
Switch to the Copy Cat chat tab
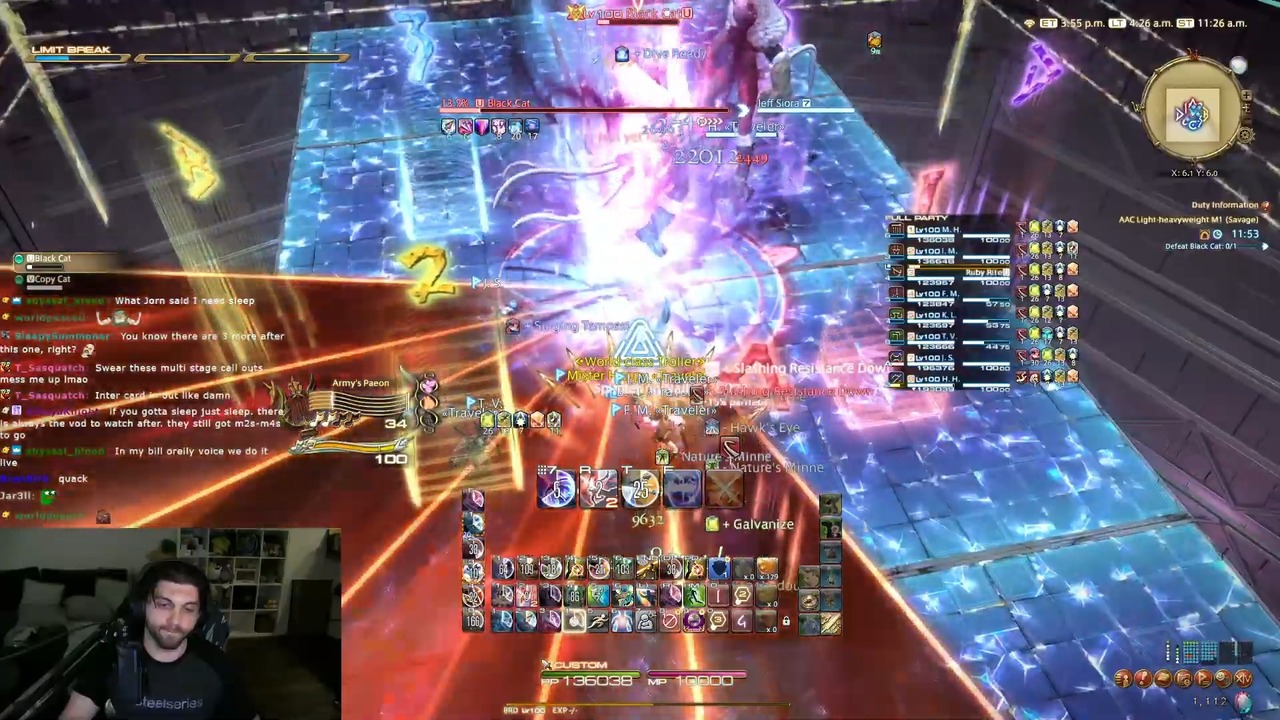click(48, 279)
